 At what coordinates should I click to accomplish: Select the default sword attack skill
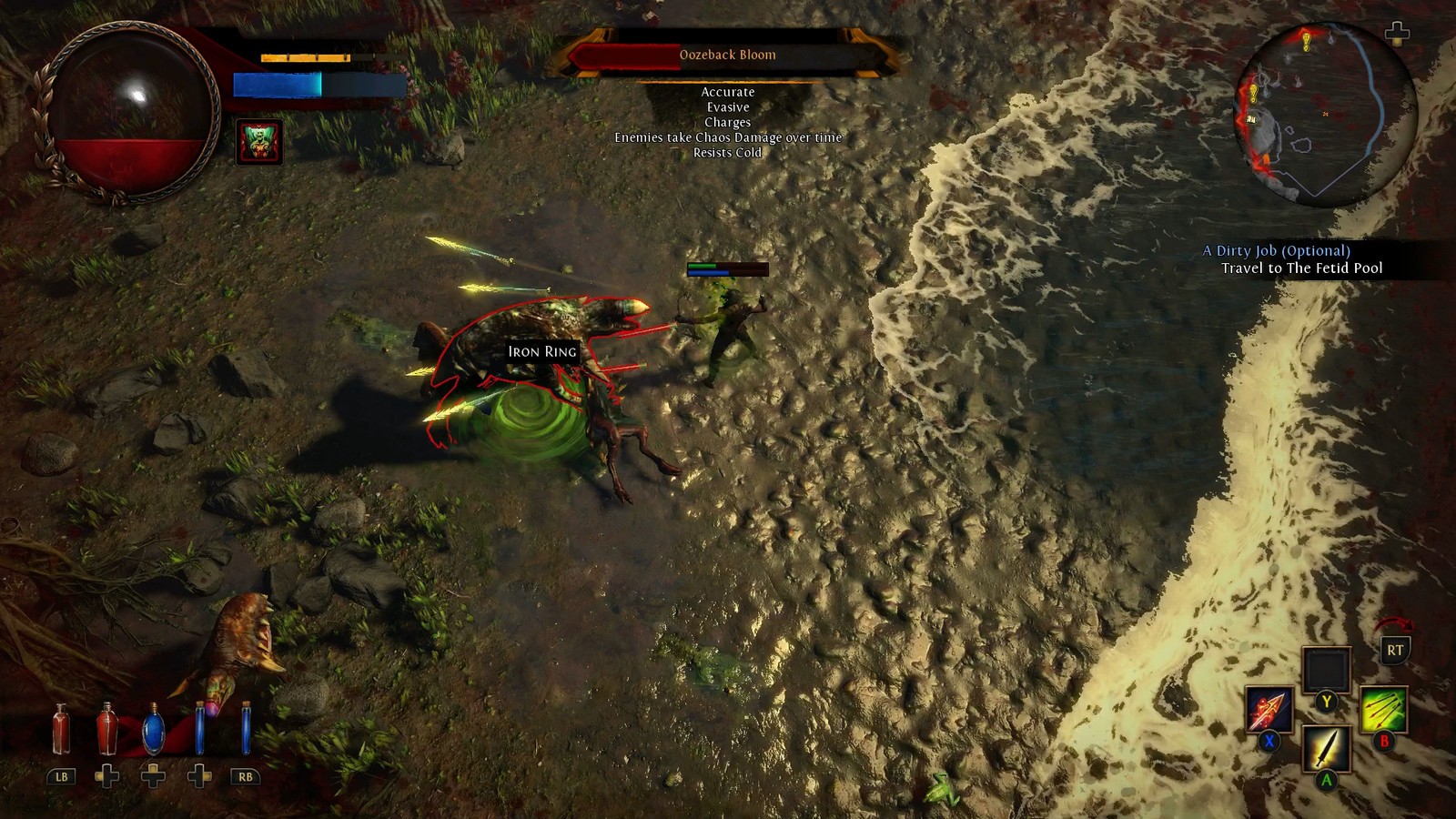[1326, 748]
